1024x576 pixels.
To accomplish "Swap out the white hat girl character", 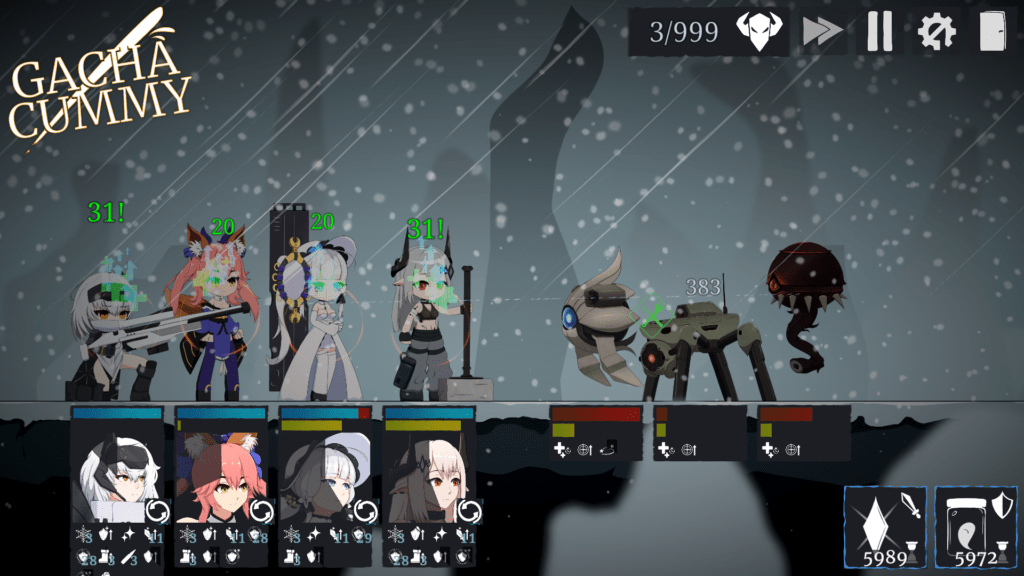I will [x=365, y=512].
